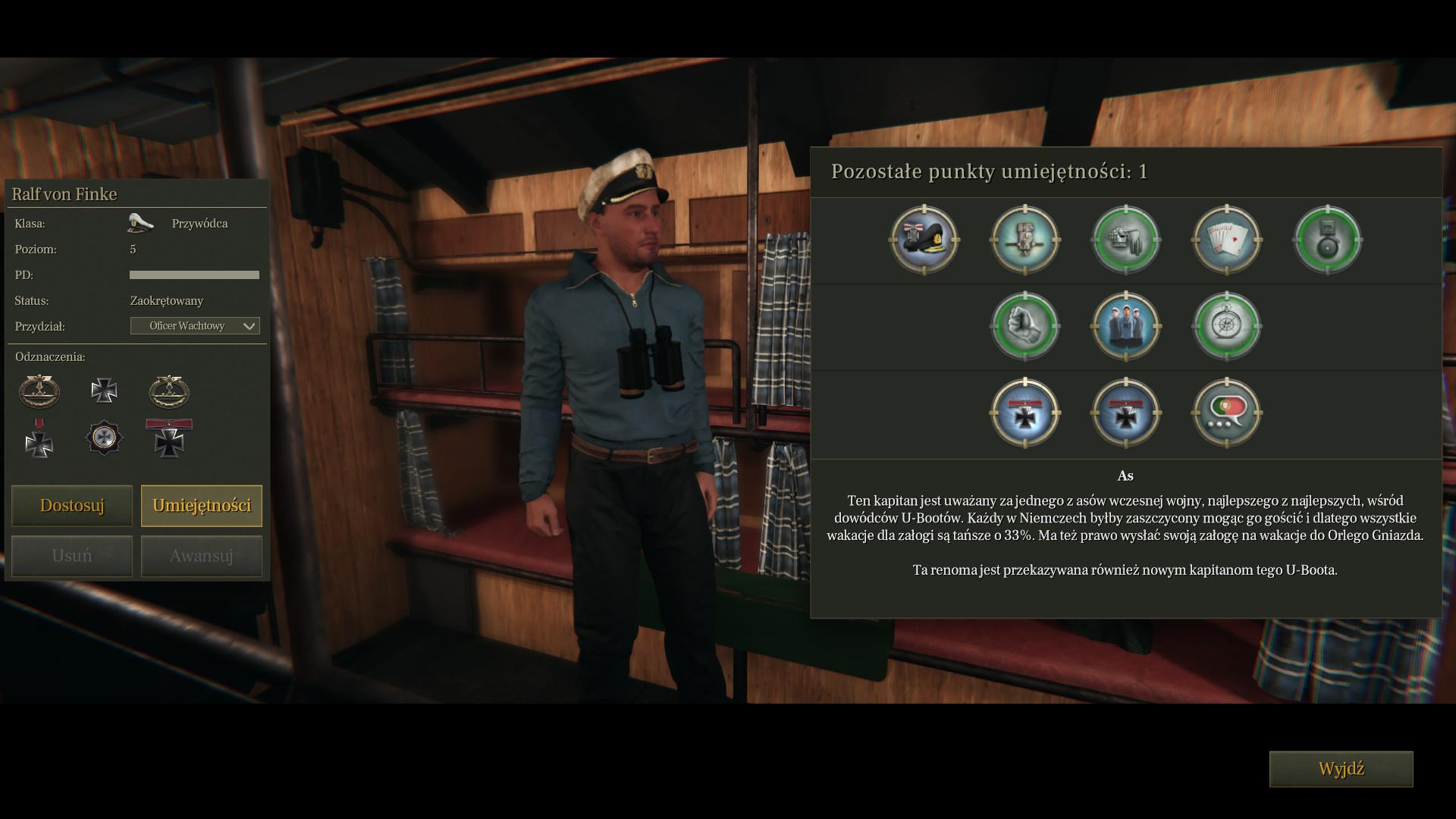Choose the clenched fist skill icon

pyautogui.click(x=1025, y=326)
